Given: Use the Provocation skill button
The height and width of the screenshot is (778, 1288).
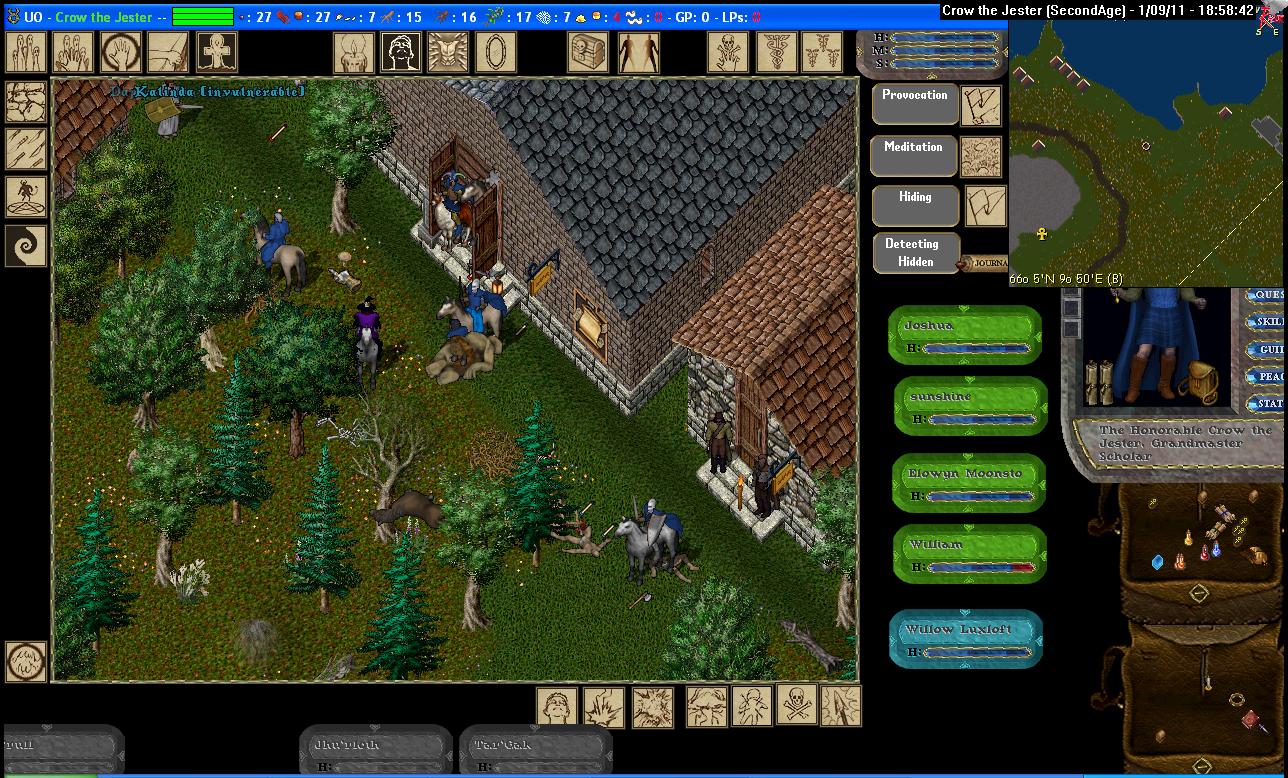Looking at the screenshot, I should coord(915,104).
